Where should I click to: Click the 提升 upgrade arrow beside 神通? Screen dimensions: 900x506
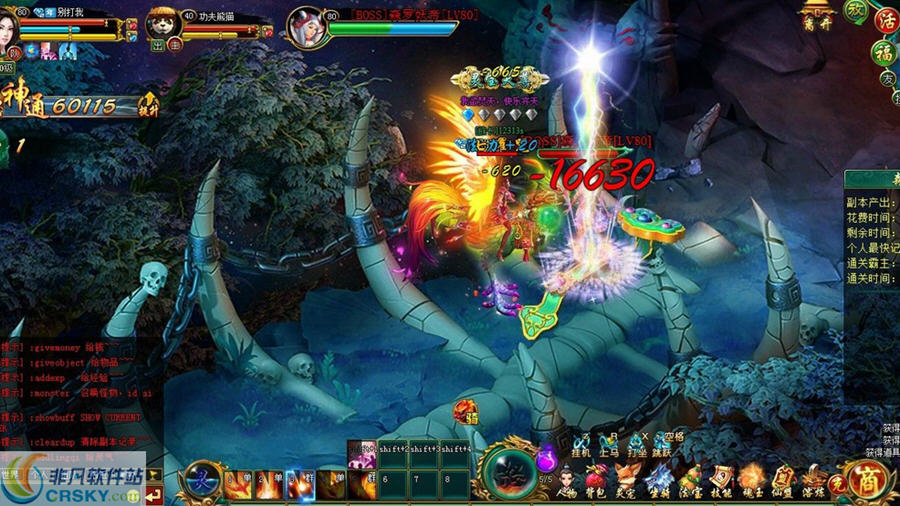(148, 103)
